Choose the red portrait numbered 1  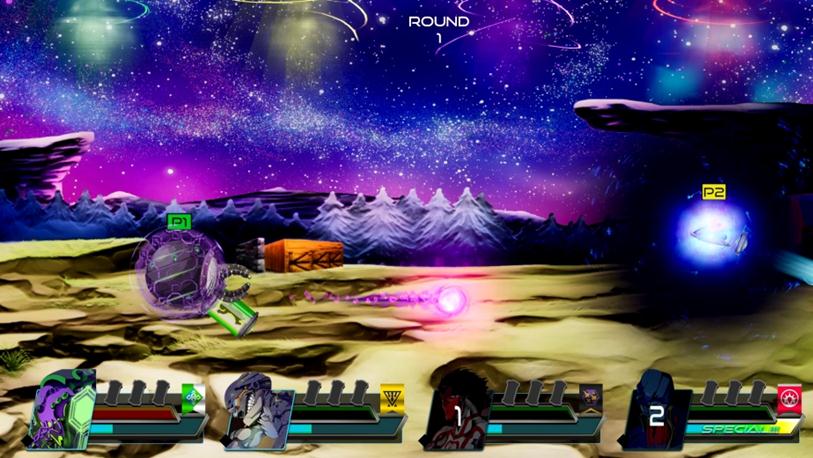(458, 412)
